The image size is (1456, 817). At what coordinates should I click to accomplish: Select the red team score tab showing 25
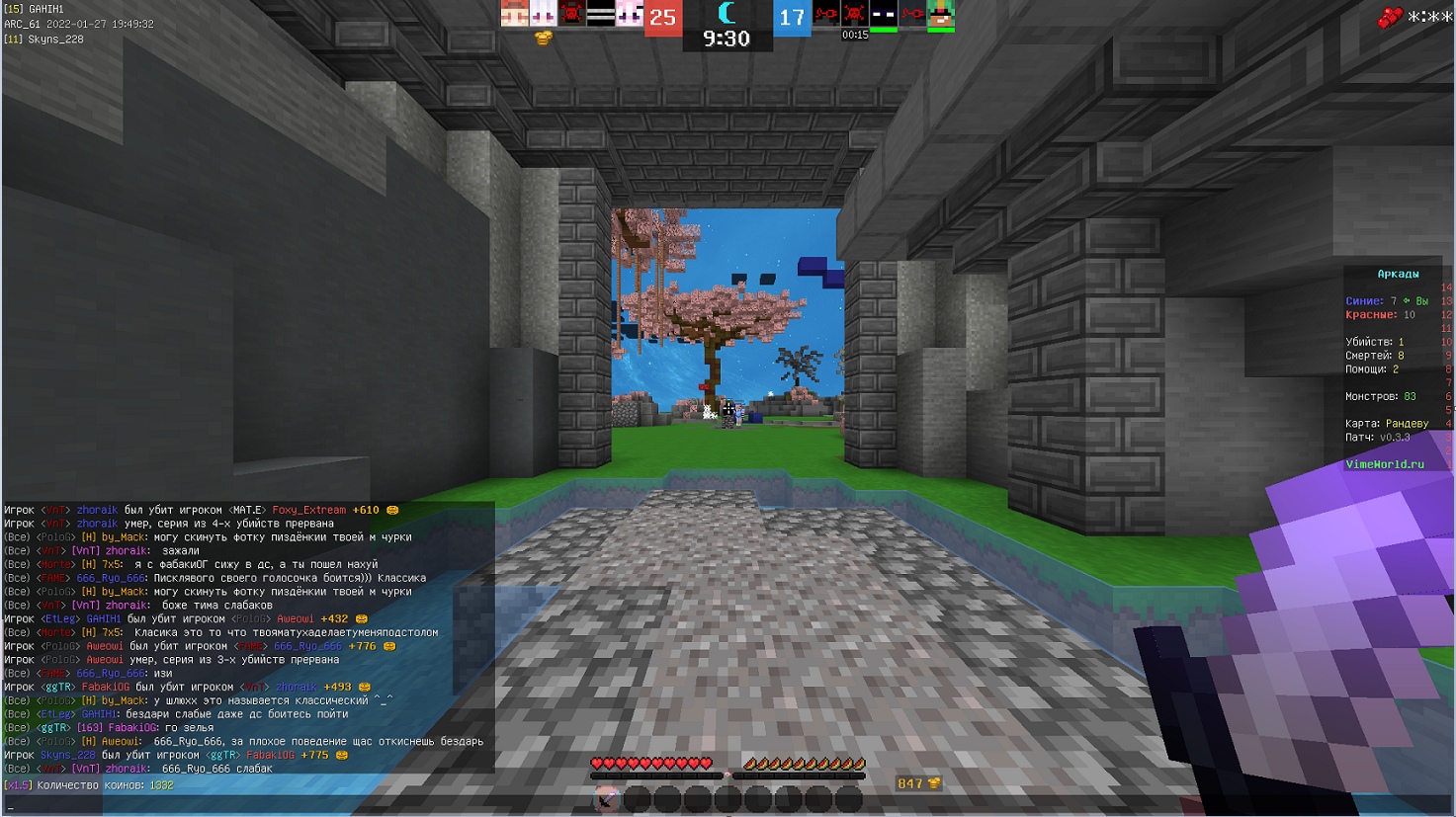point(660,17)
